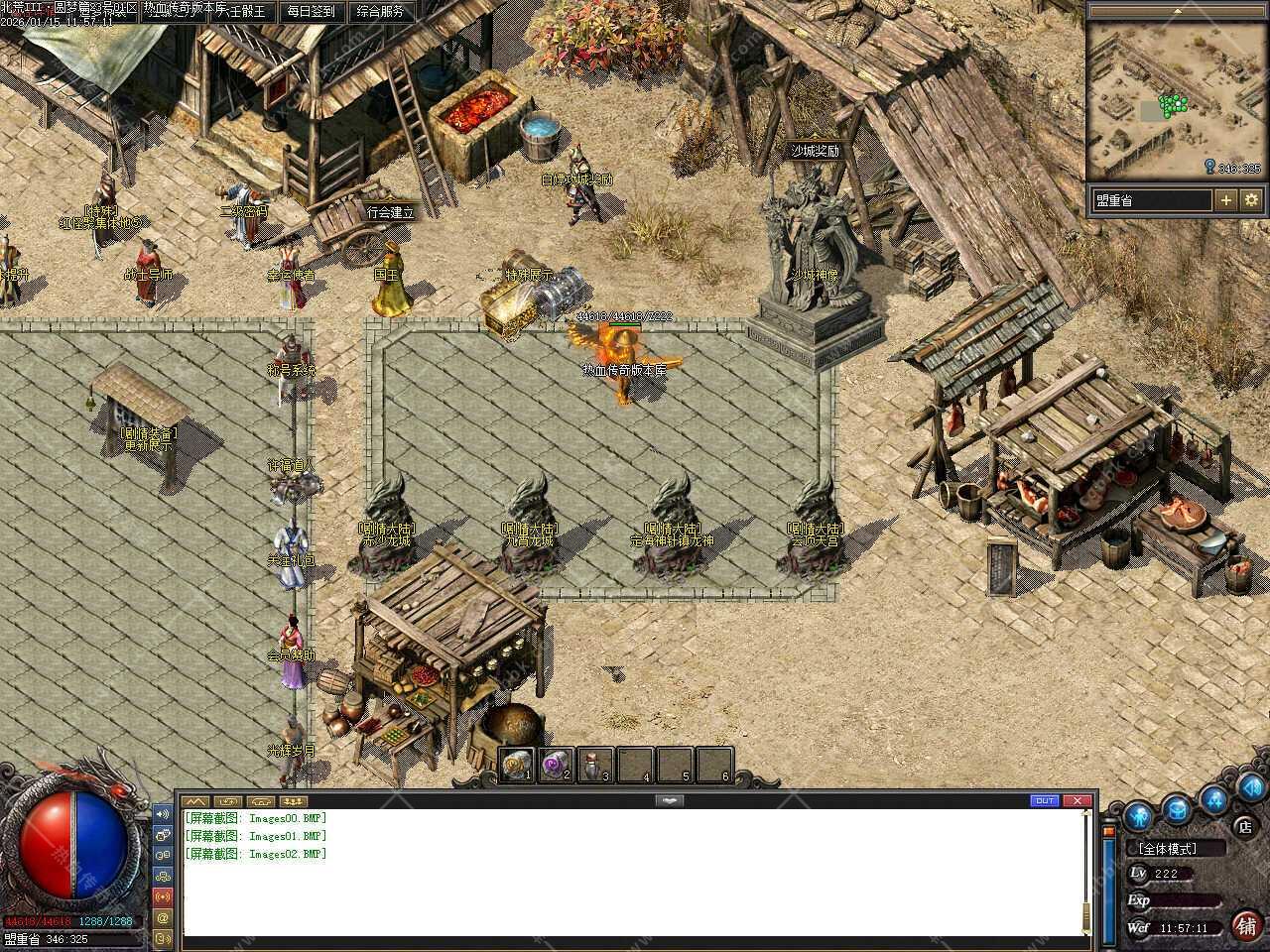Use the potion bottle in hotbar slot 3
Image resolution: width=1270 pixels, height=952 pixels.
point(594,765)
